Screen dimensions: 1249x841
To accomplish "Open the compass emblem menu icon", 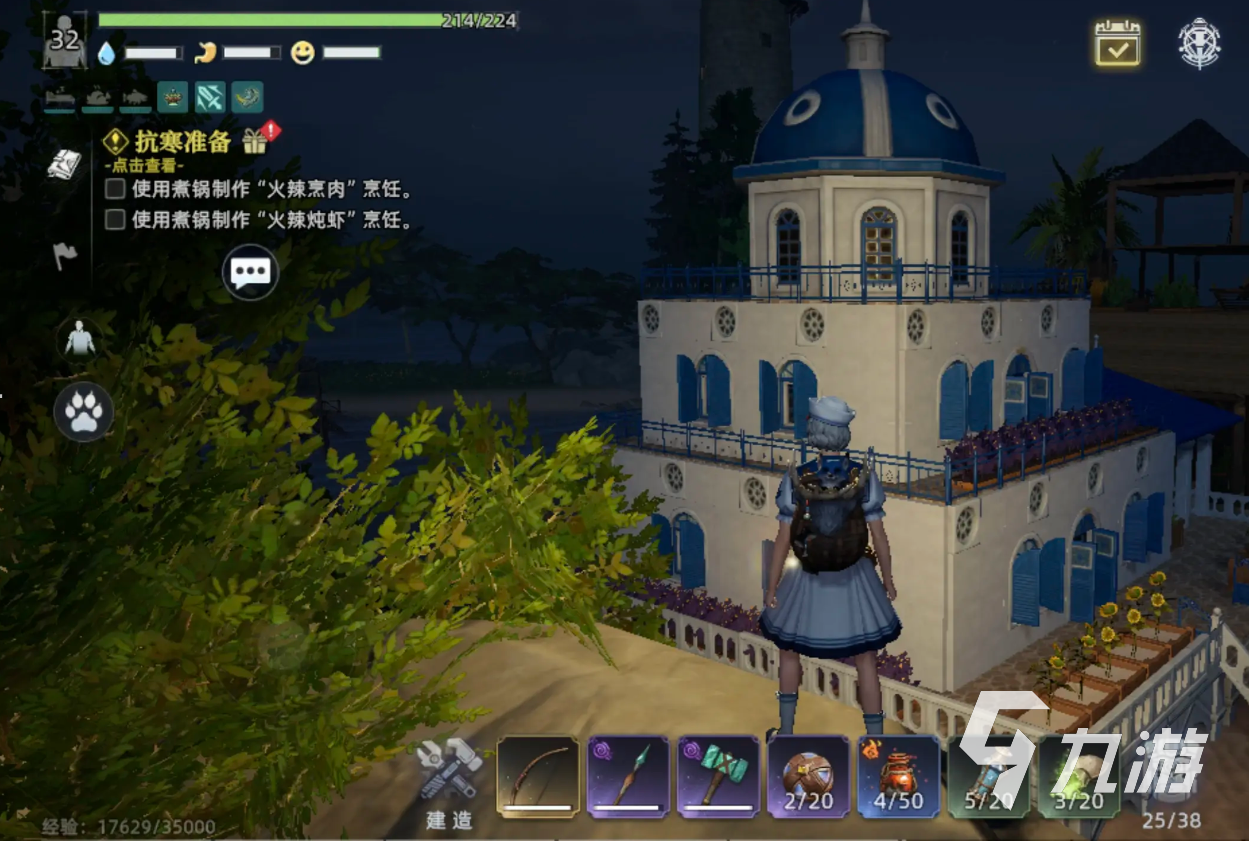I will 1199,43.
